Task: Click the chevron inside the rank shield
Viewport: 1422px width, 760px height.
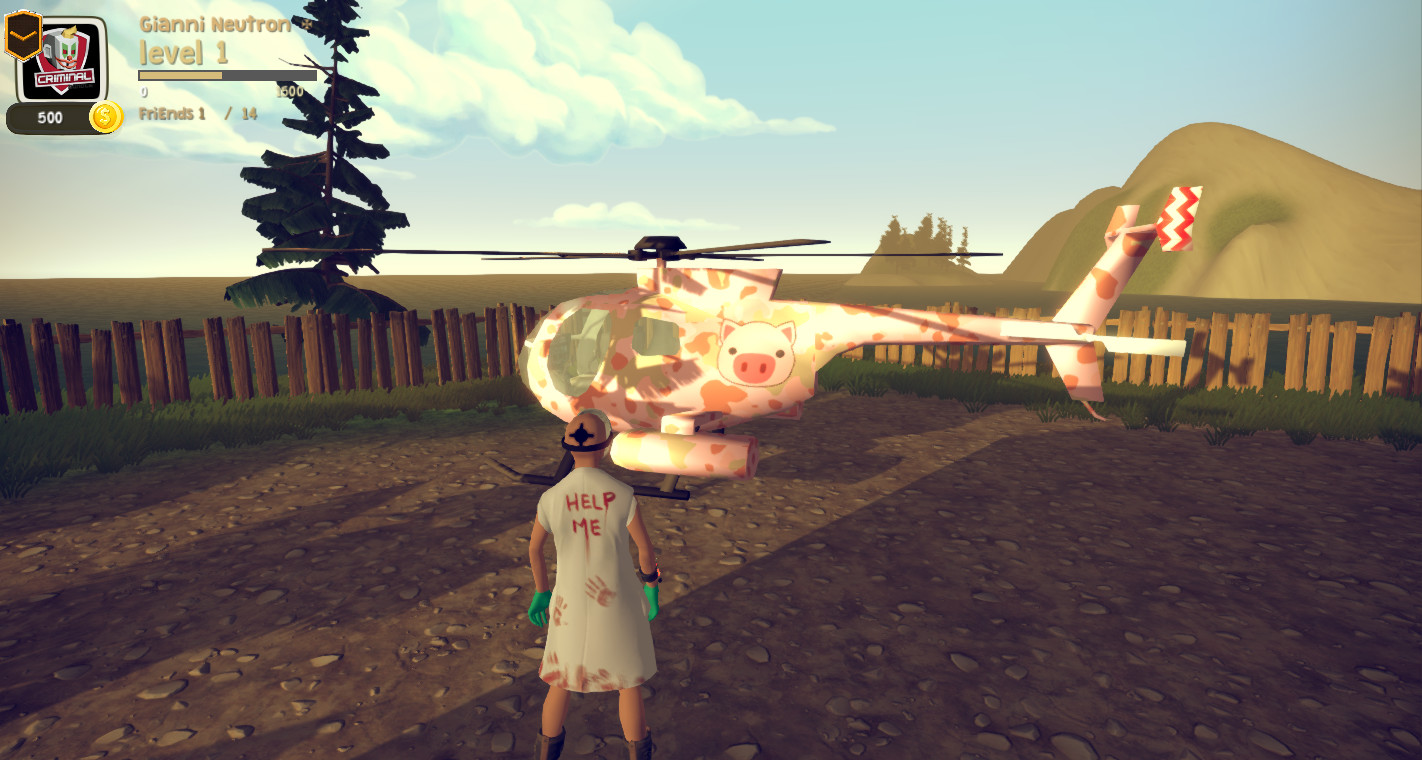Action: coord(22,35)
